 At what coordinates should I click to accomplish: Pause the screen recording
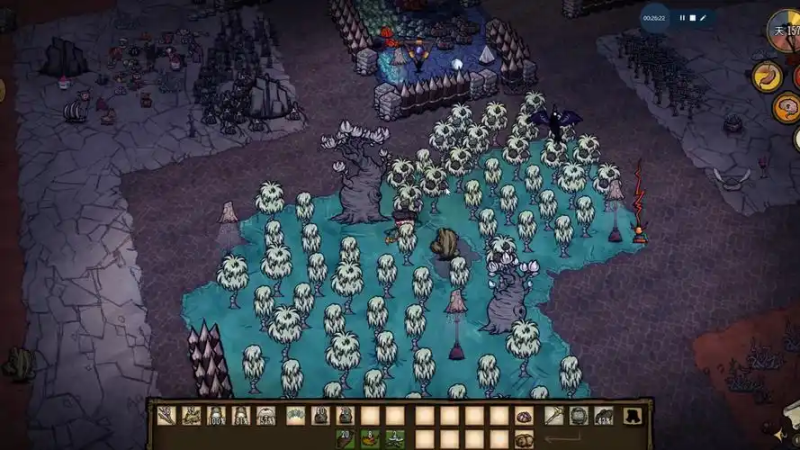[x=682, y=18]
